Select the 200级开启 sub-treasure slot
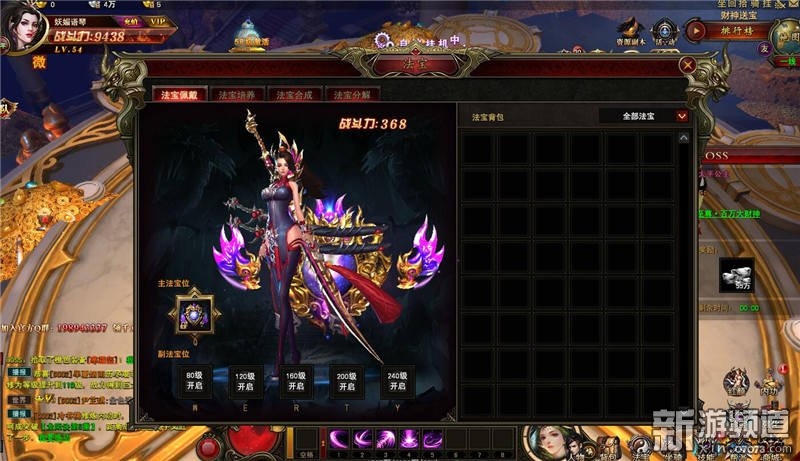The width and height of the screenshot is (800, 461). tap(346, 381)
